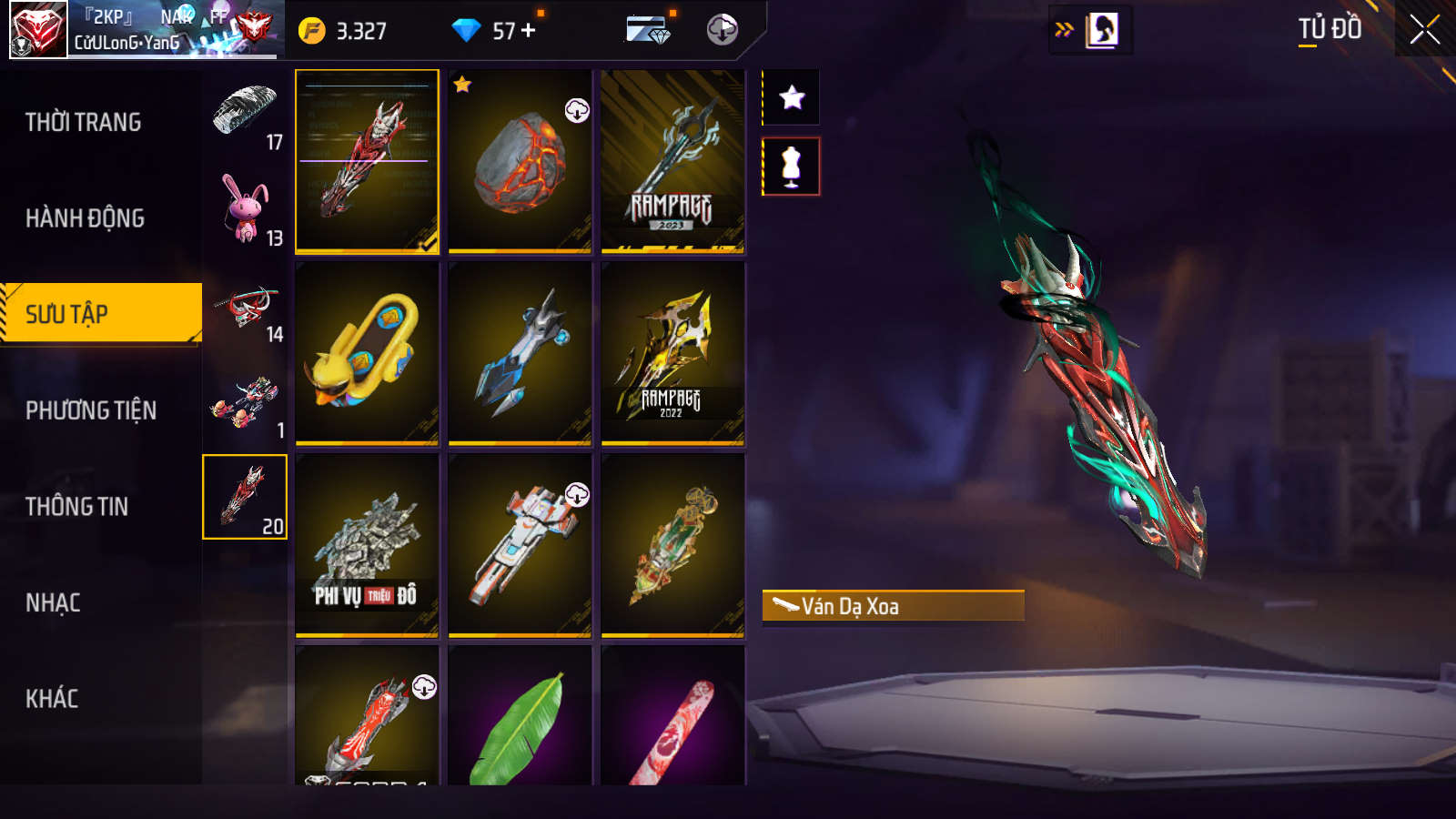
Task: Choose the Phi Vụ Triệu Đô skin
Action: [x=367, y=545]
